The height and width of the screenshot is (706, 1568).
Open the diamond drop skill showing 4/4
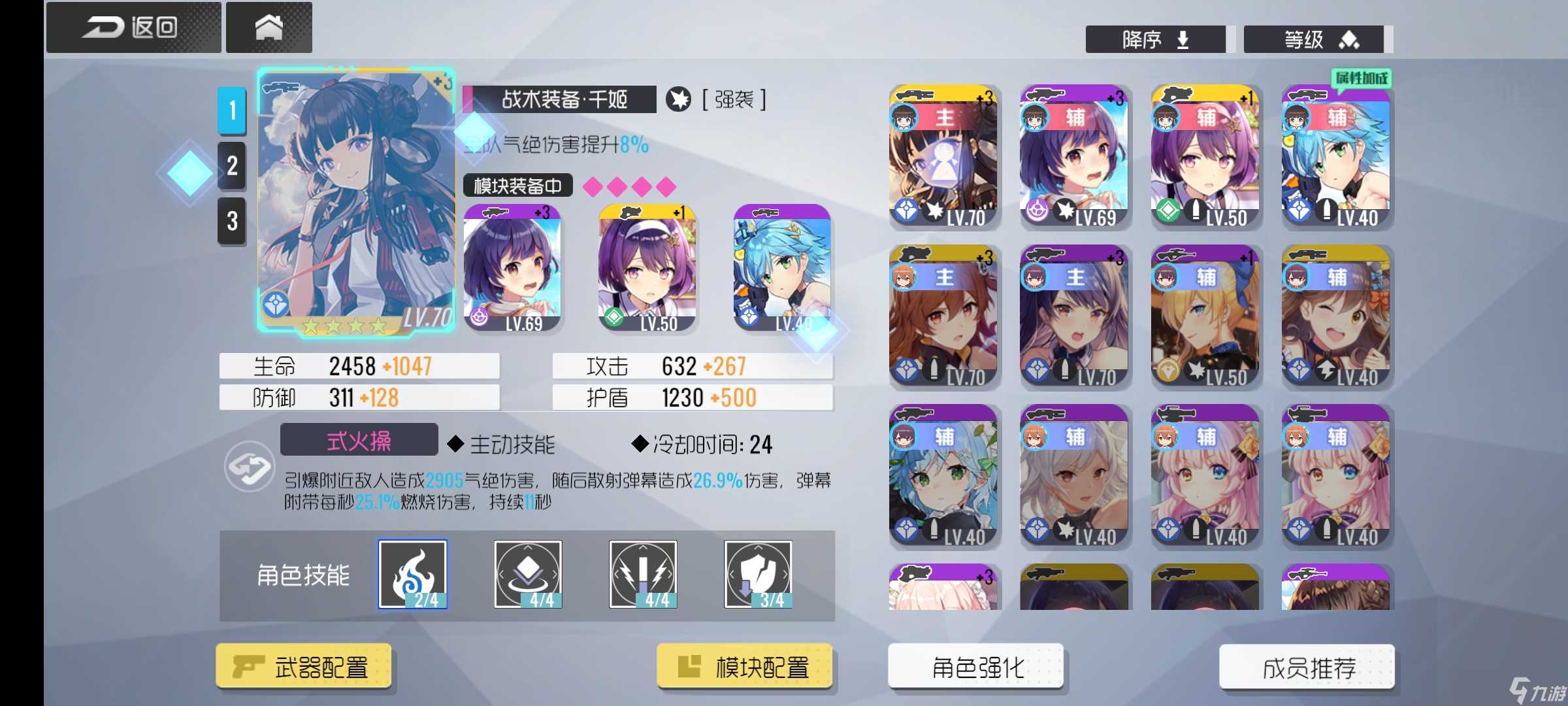click(527, 574)
